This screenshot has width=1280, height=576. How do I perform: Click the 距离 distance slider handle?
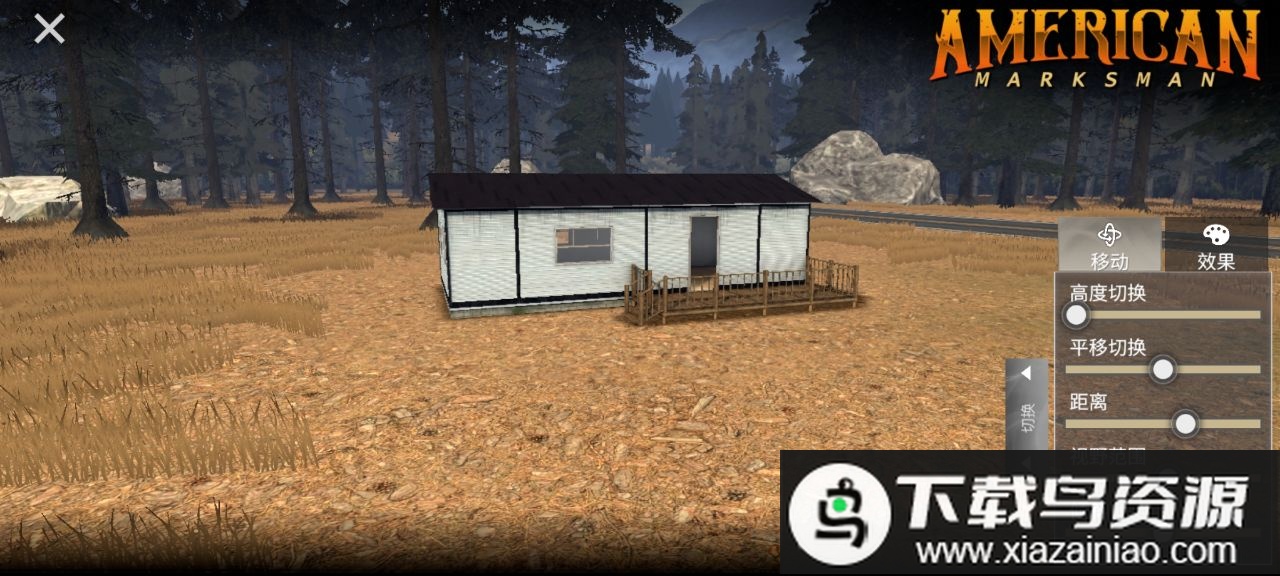pos(1185,424)
